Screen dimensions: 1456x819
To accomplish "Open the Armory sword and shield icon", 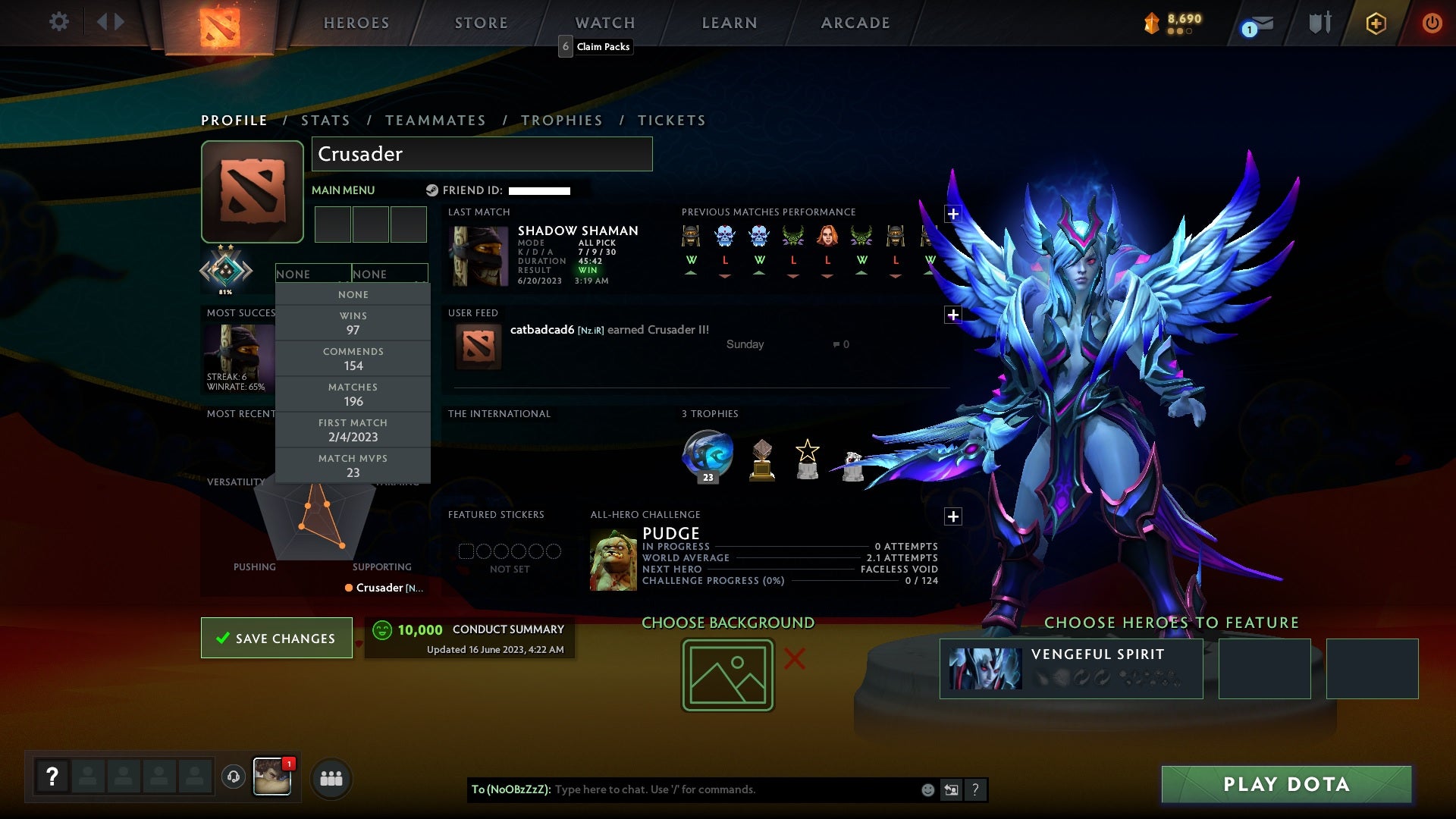I will 1319,23.
